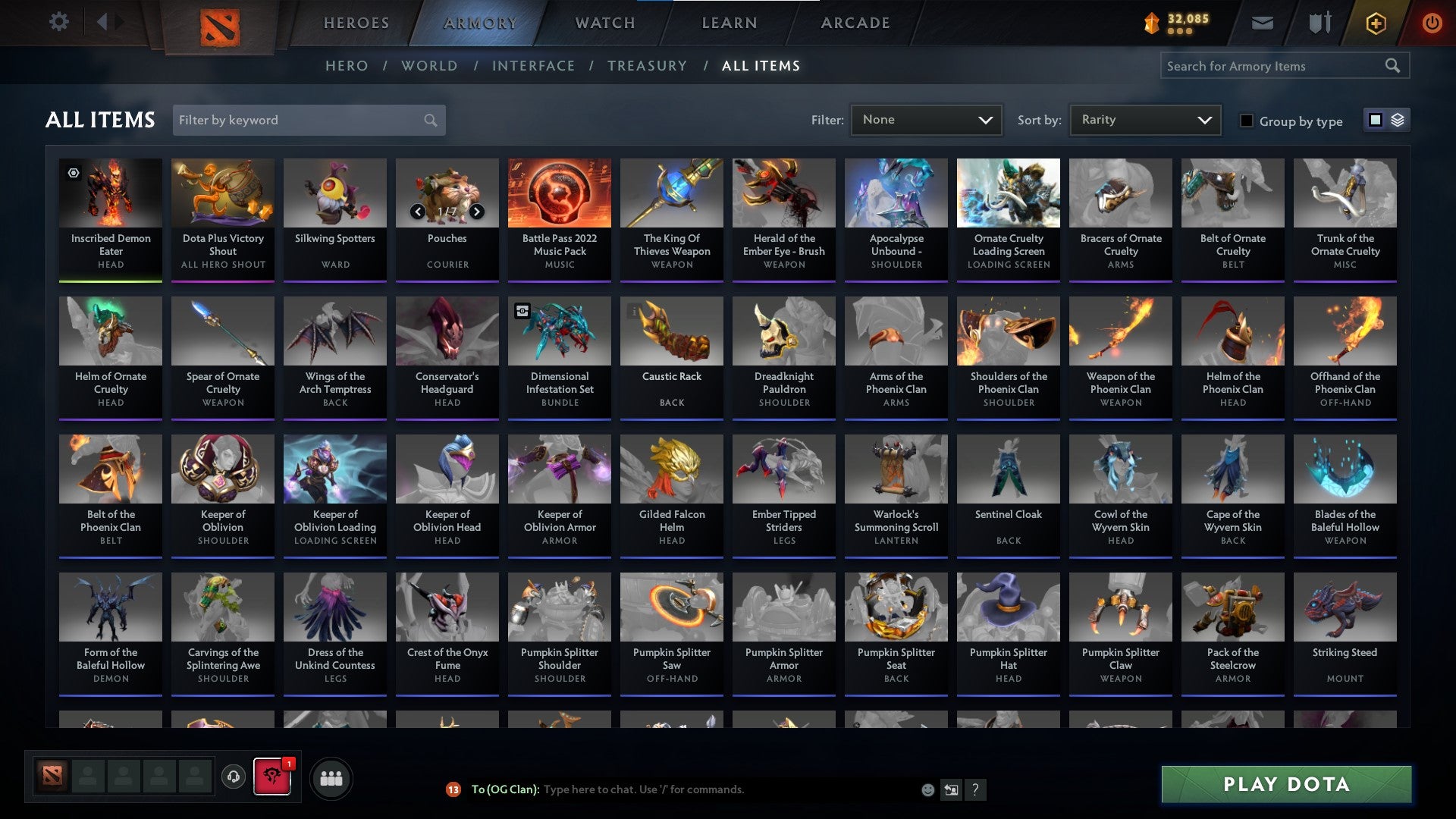
Task: Select the headset voice chat icon
Action: [232, 777]
